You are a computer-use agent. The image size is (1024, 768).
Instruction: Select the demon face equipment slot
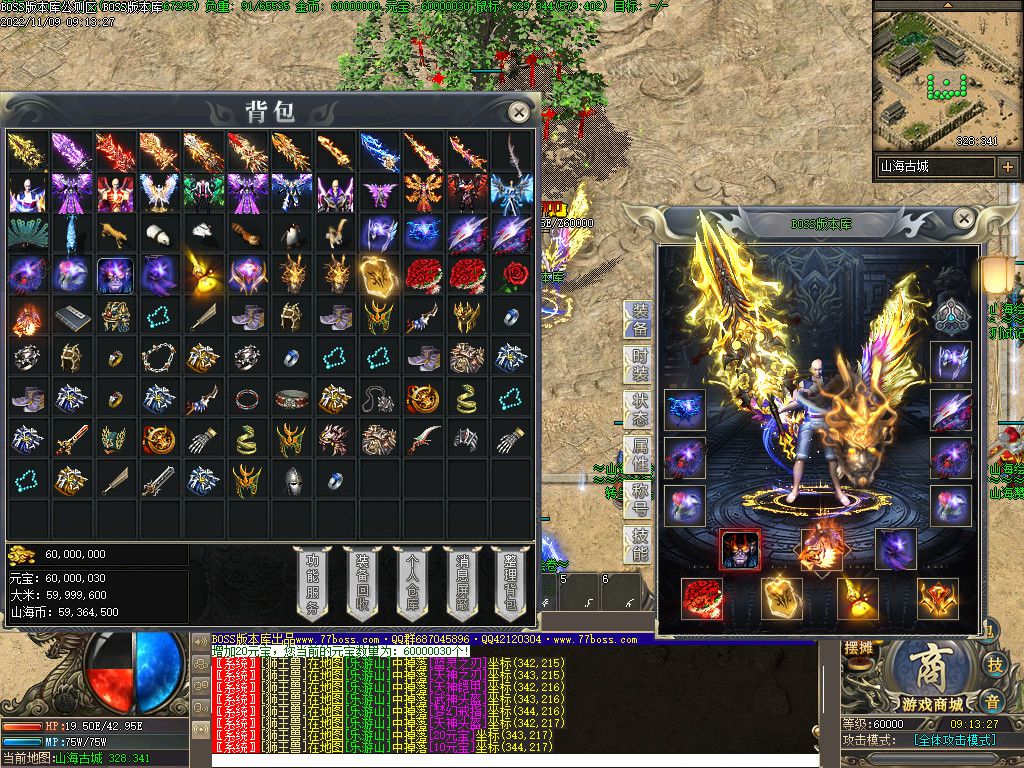[x=740, y=549]
